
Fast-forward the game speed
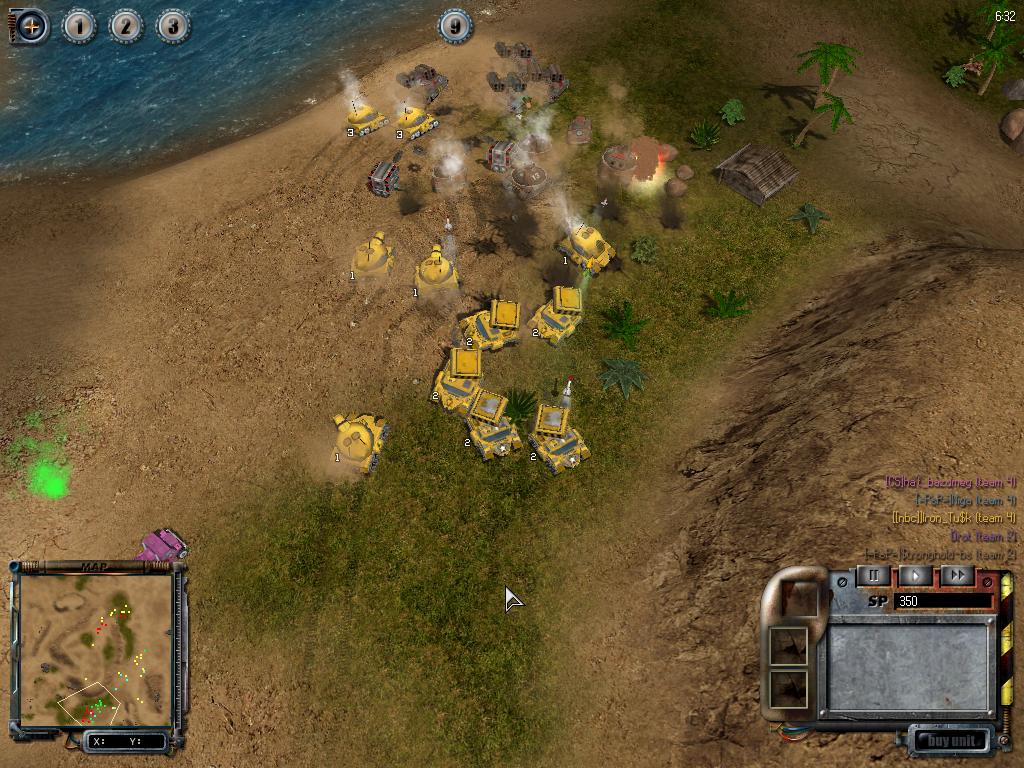pyautogui.click(x=957, y=576)
